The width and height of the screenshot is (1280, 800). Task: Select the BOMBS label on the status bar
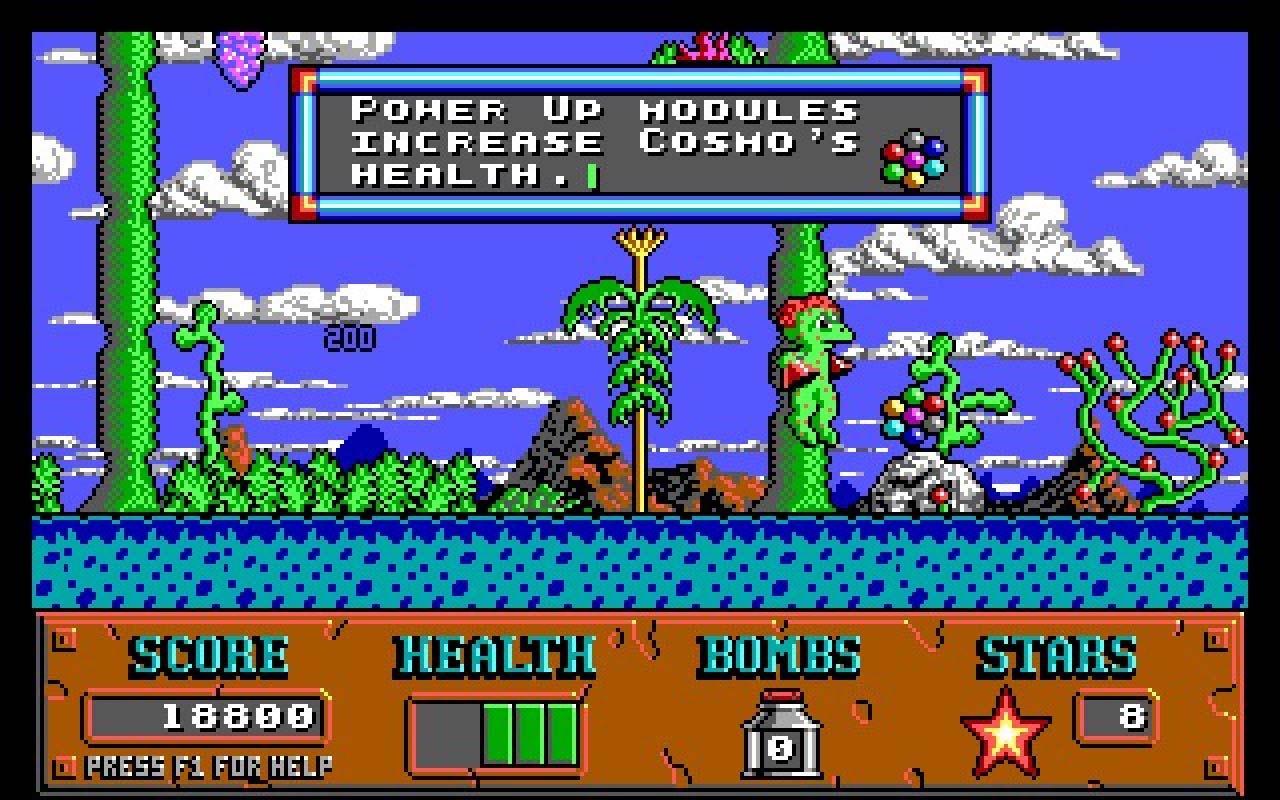[779, 655]
